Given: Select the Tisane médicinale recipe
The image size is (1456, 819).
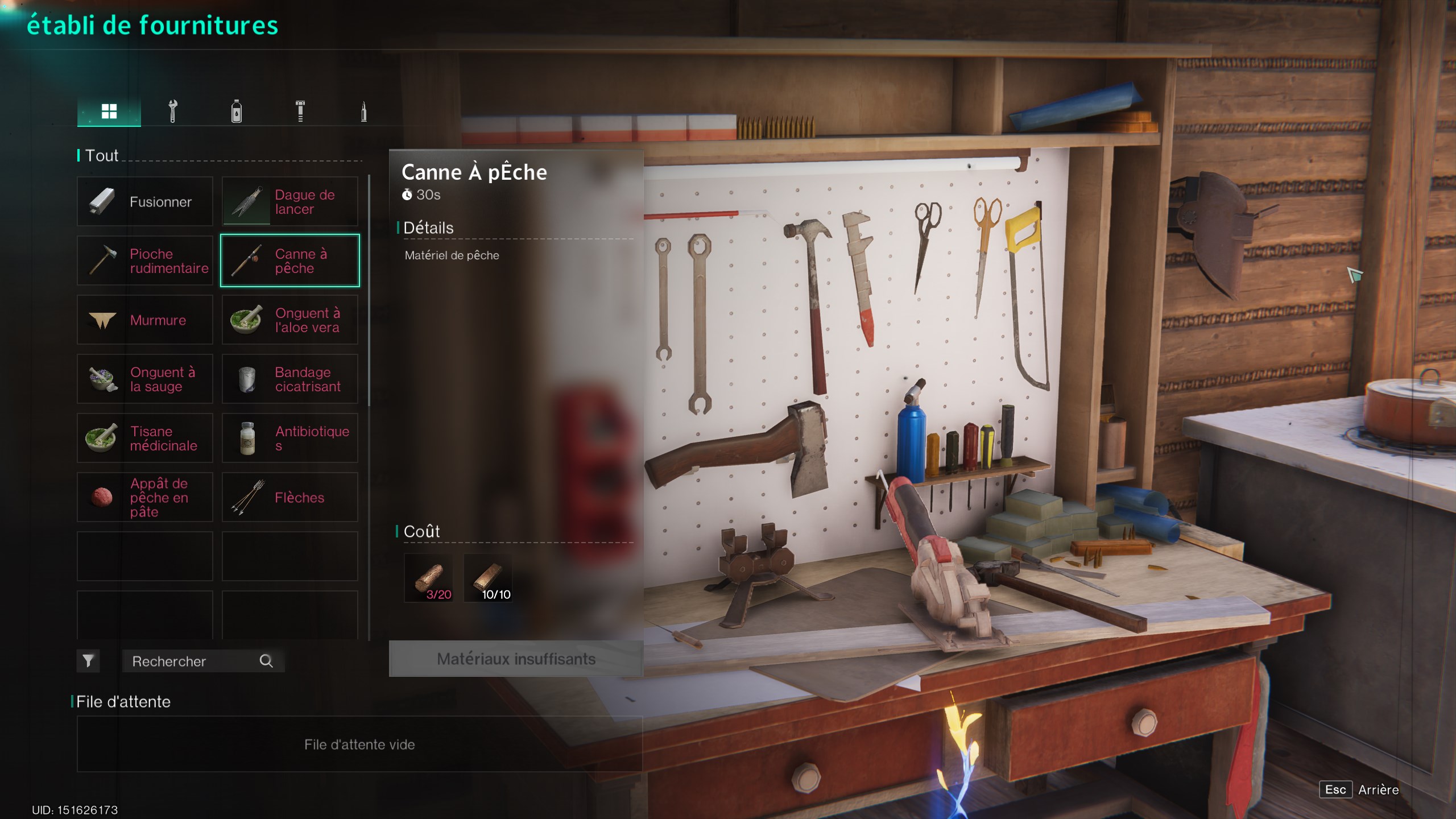Looking at the screenshot, I should (145, 438).
